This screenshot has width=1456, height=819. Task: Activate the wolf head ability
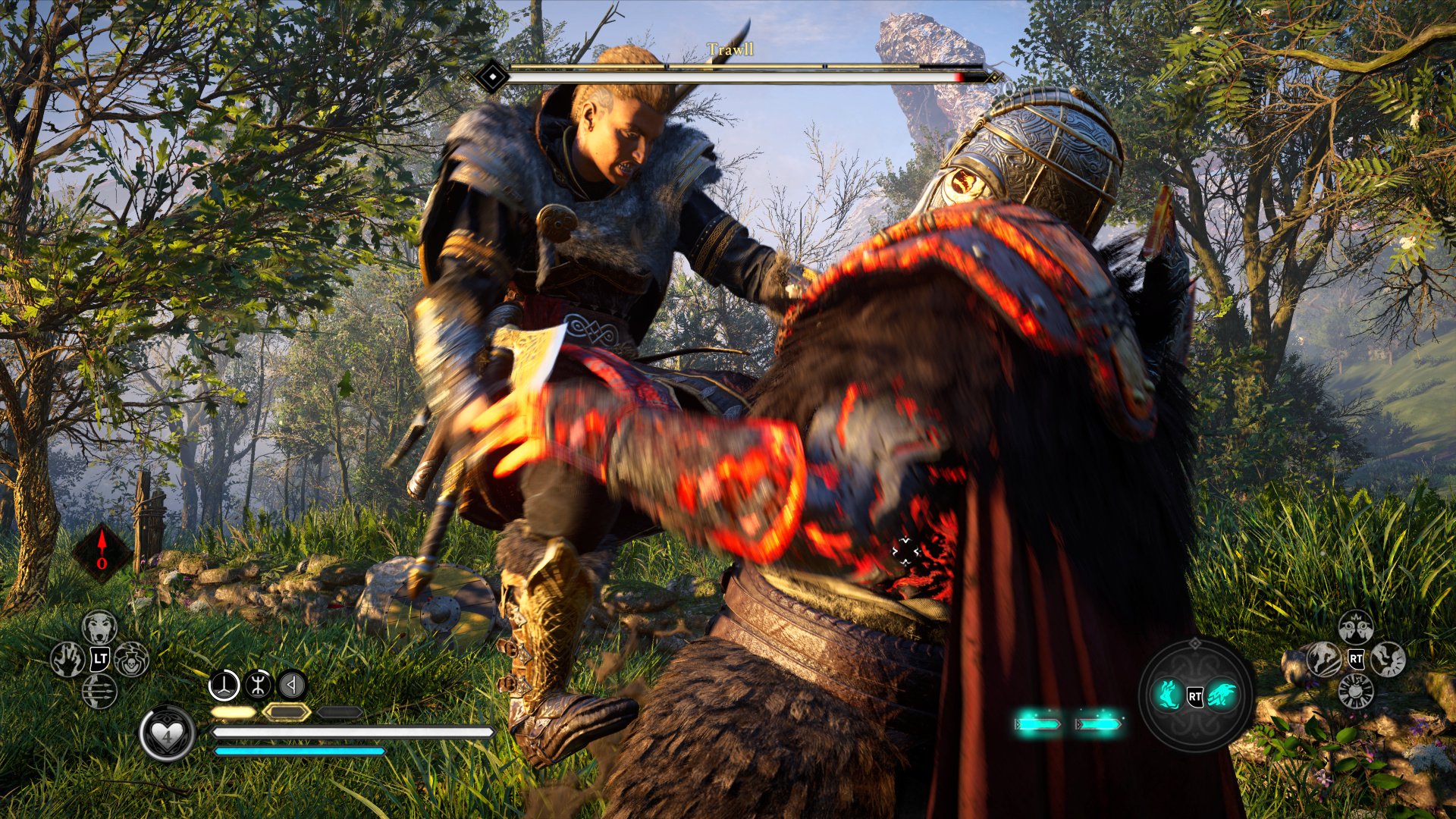tap(99, 627)
